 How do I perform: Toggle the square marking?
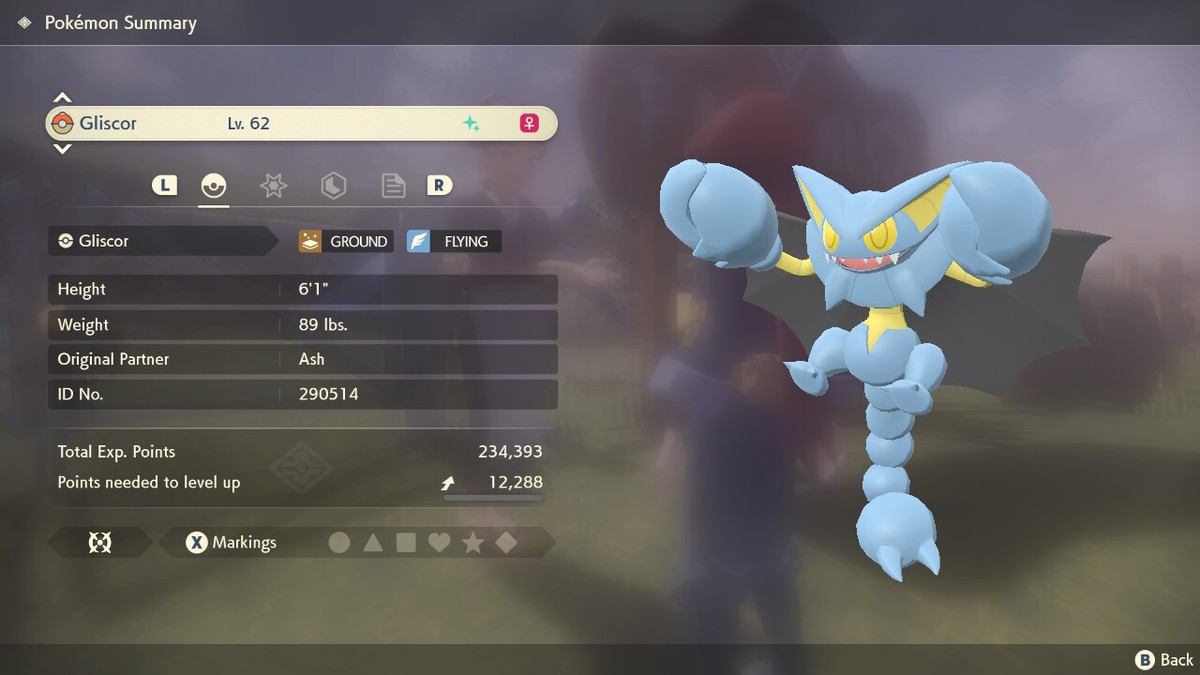(406, 543)
